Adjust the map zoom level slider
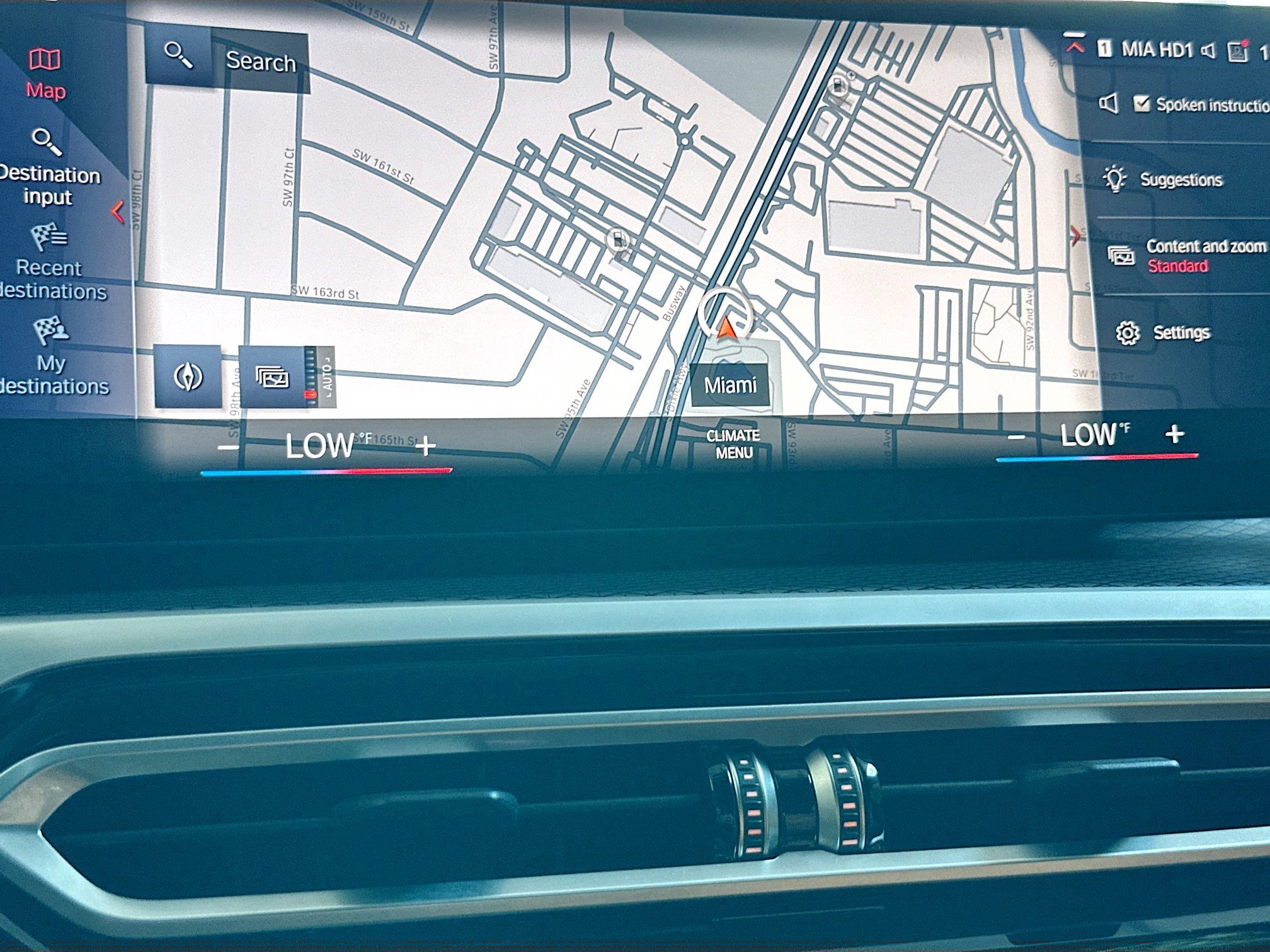1270x952 pixels. pos(311,375)
